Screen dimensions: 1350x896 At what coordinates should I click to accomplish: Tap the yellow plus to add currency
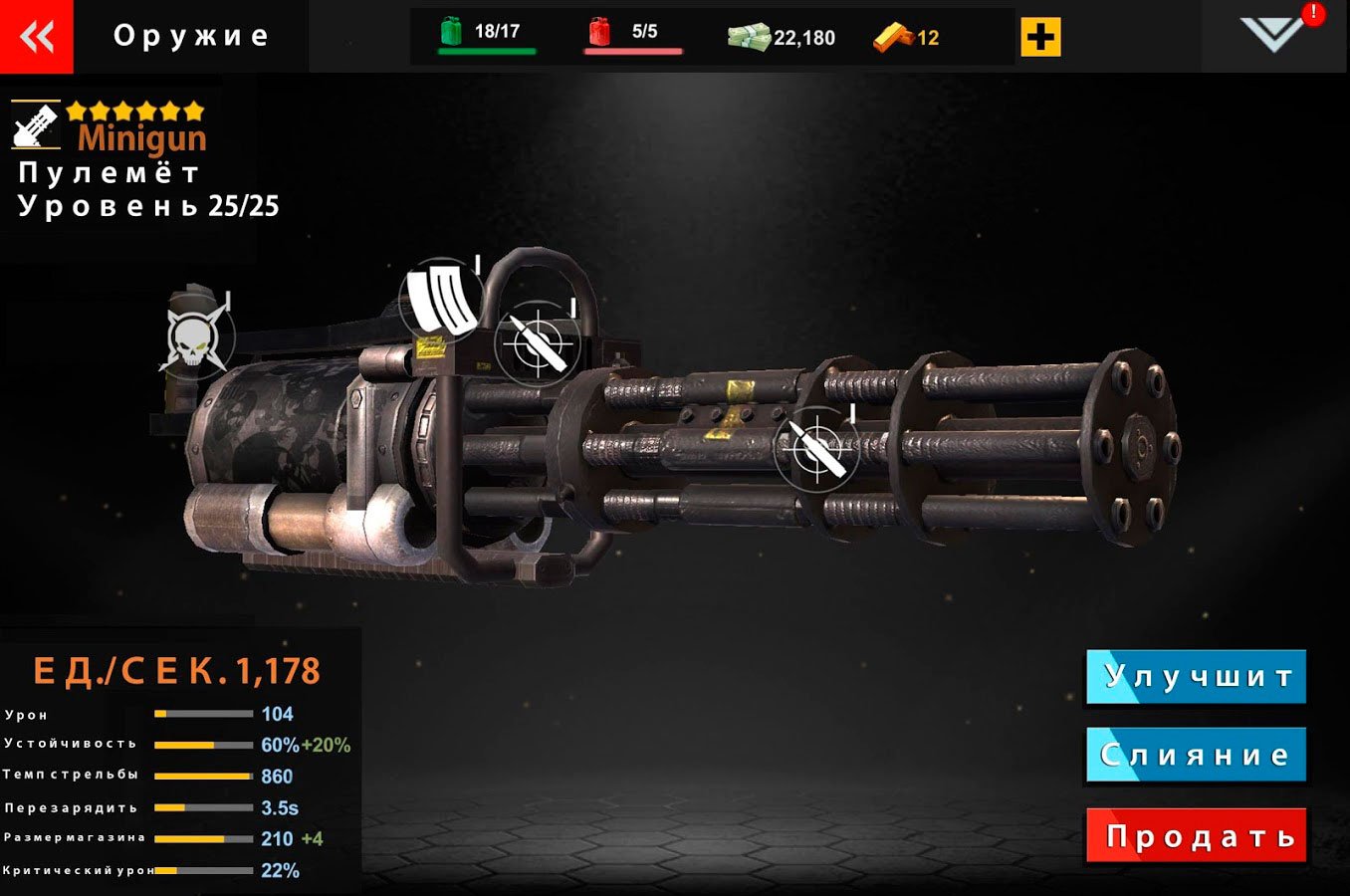tap(1040, 38)
